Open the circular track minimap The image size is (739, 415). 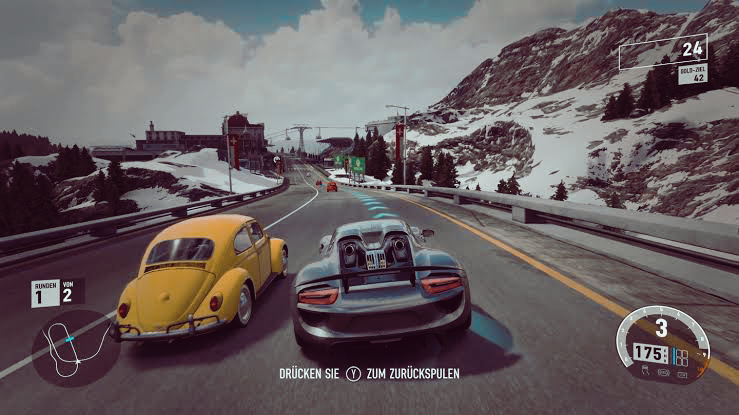tap(76, 348)
